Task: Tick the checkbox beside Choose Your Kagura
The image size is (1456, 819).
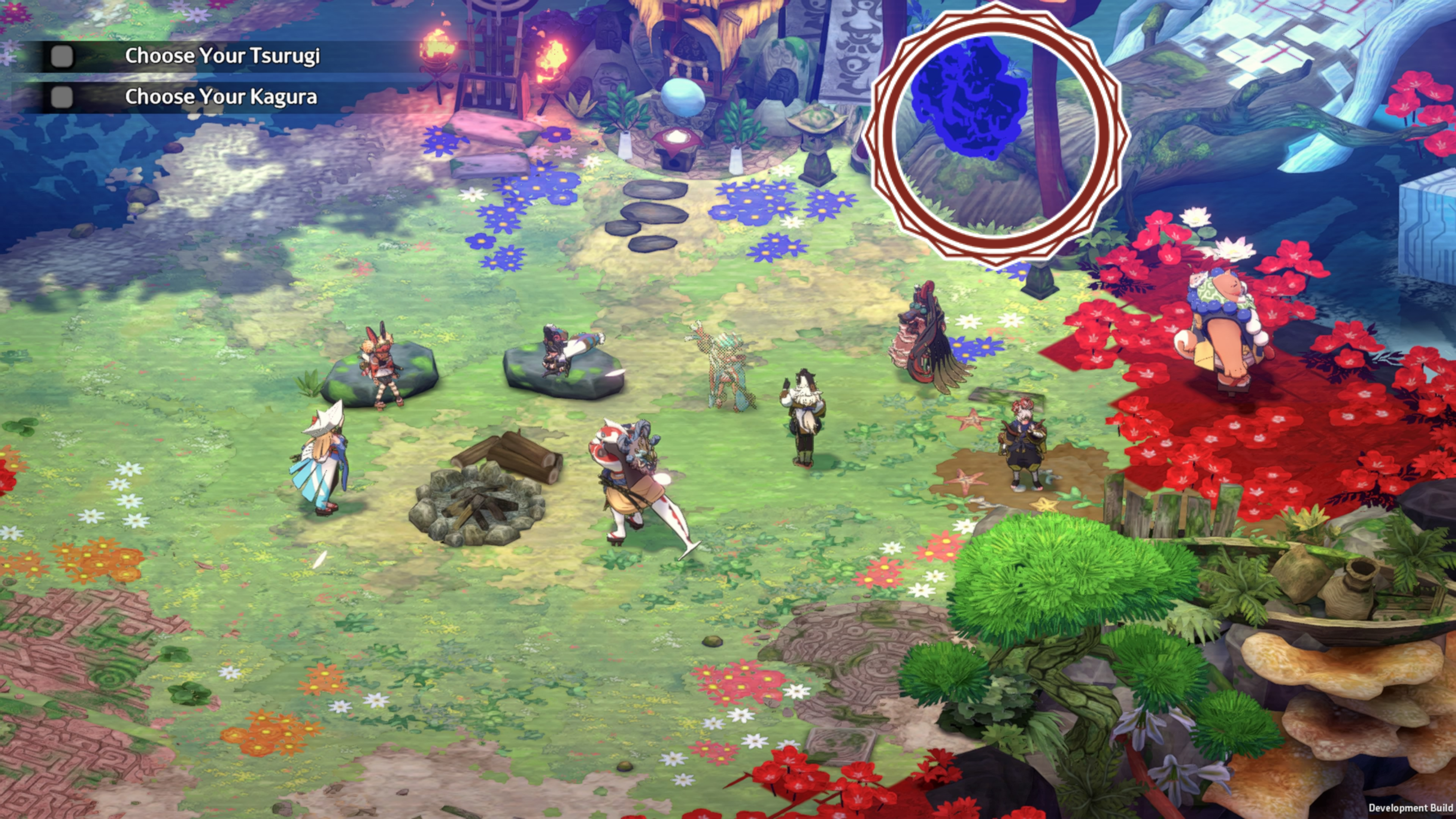Action: (x=61, y=97)
